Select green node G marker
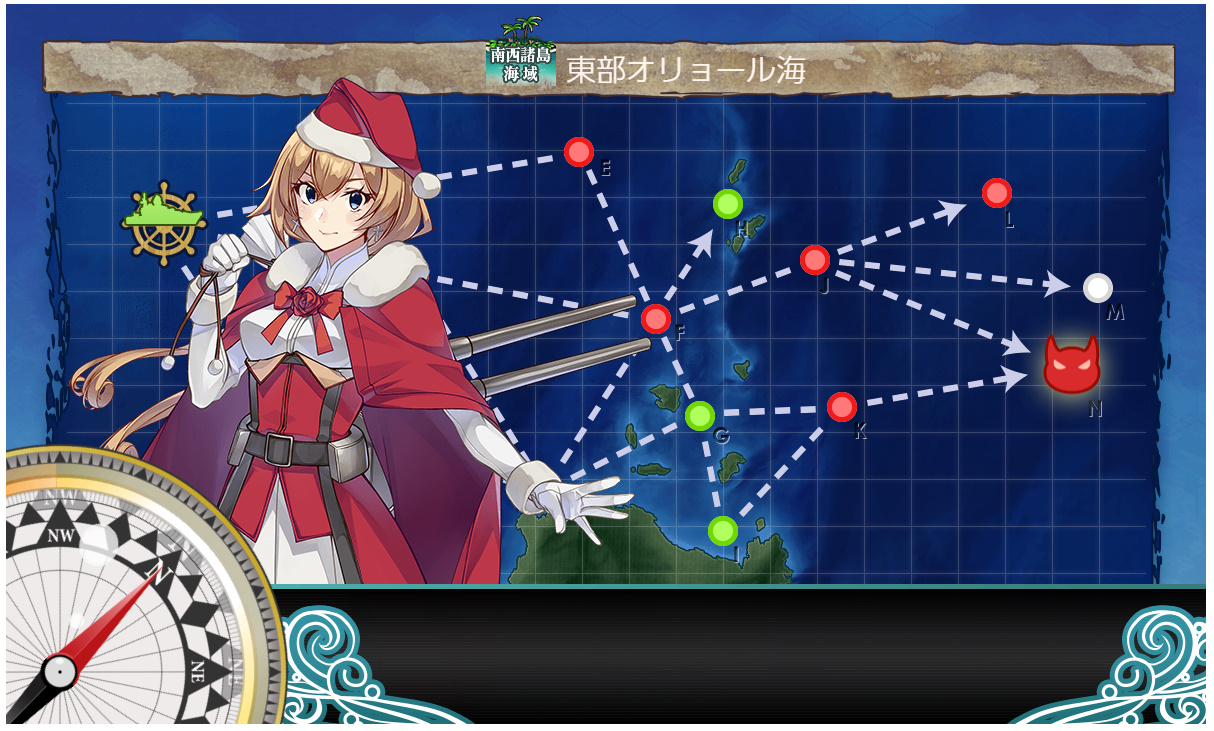This screenshot has height=731, width=1214. tap(700, 414)
